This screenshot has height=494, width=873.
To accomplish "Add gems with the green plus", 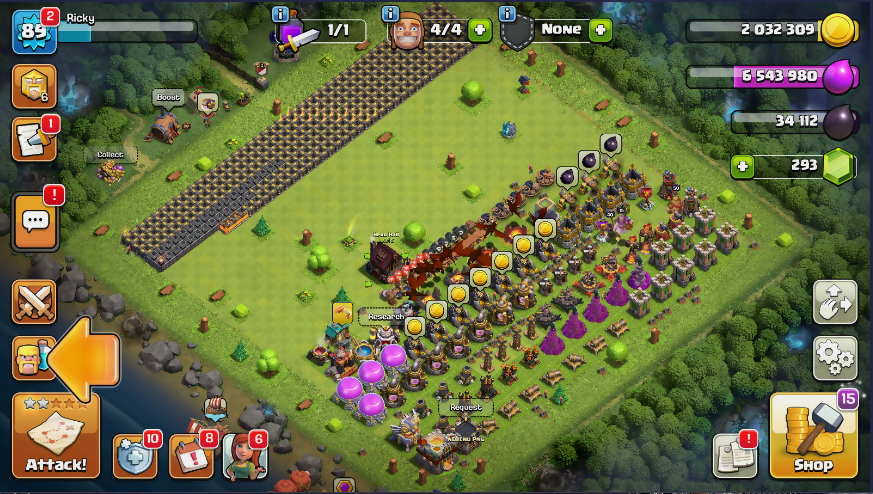I will (741, 166).
